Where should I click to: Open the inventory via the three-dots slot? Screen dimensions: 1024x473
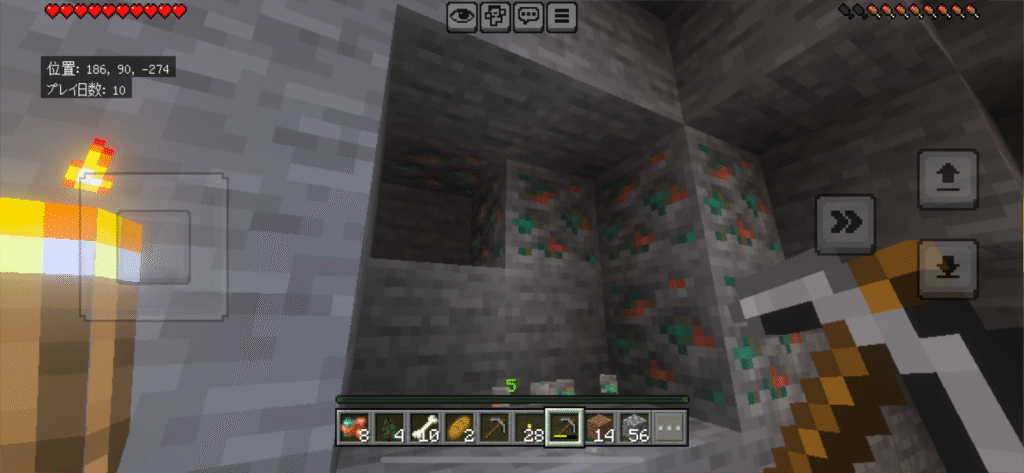coord(670,428)
